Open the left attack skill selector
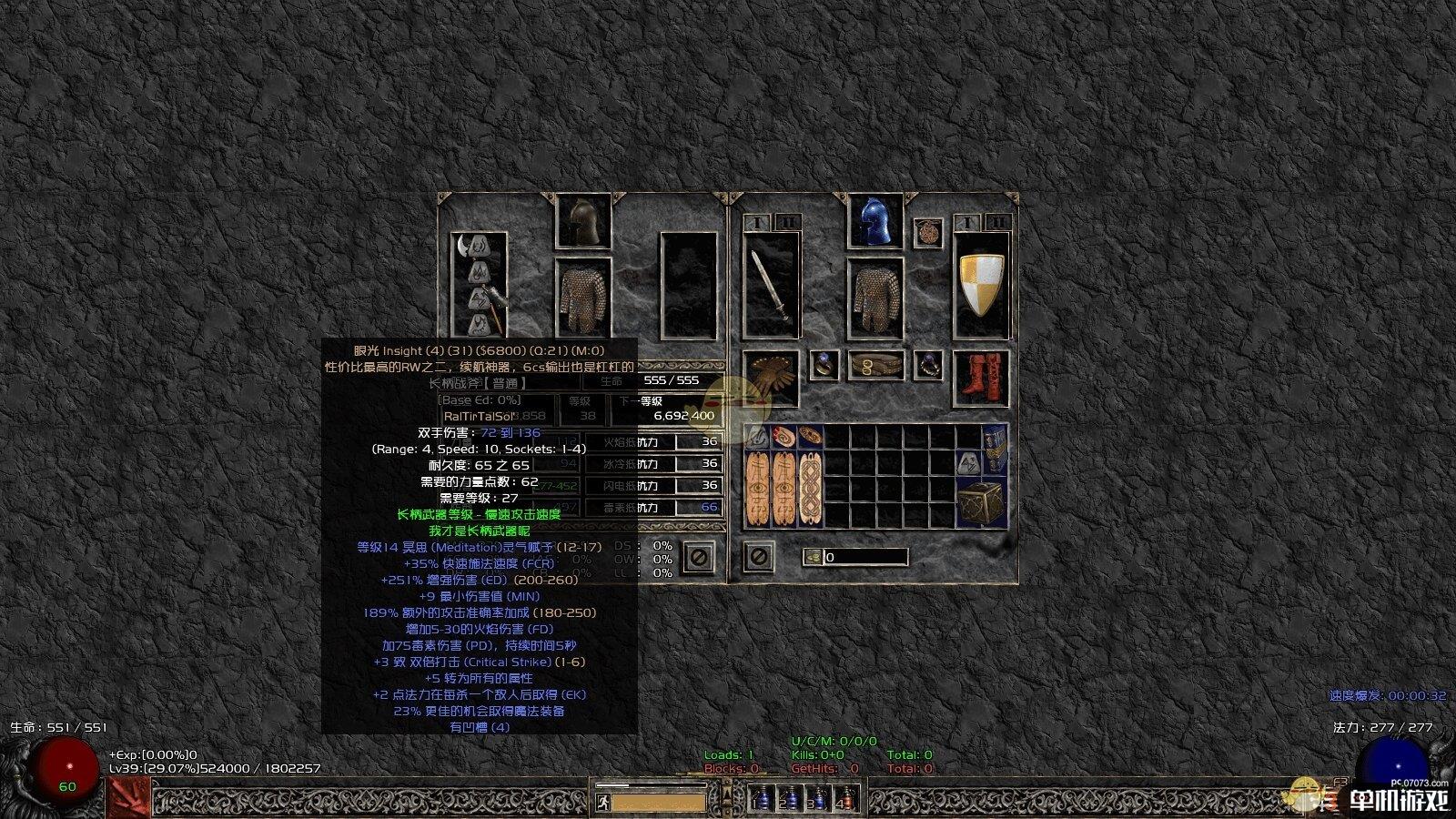This screenshot has height=819, width=1456. point(129,797)
